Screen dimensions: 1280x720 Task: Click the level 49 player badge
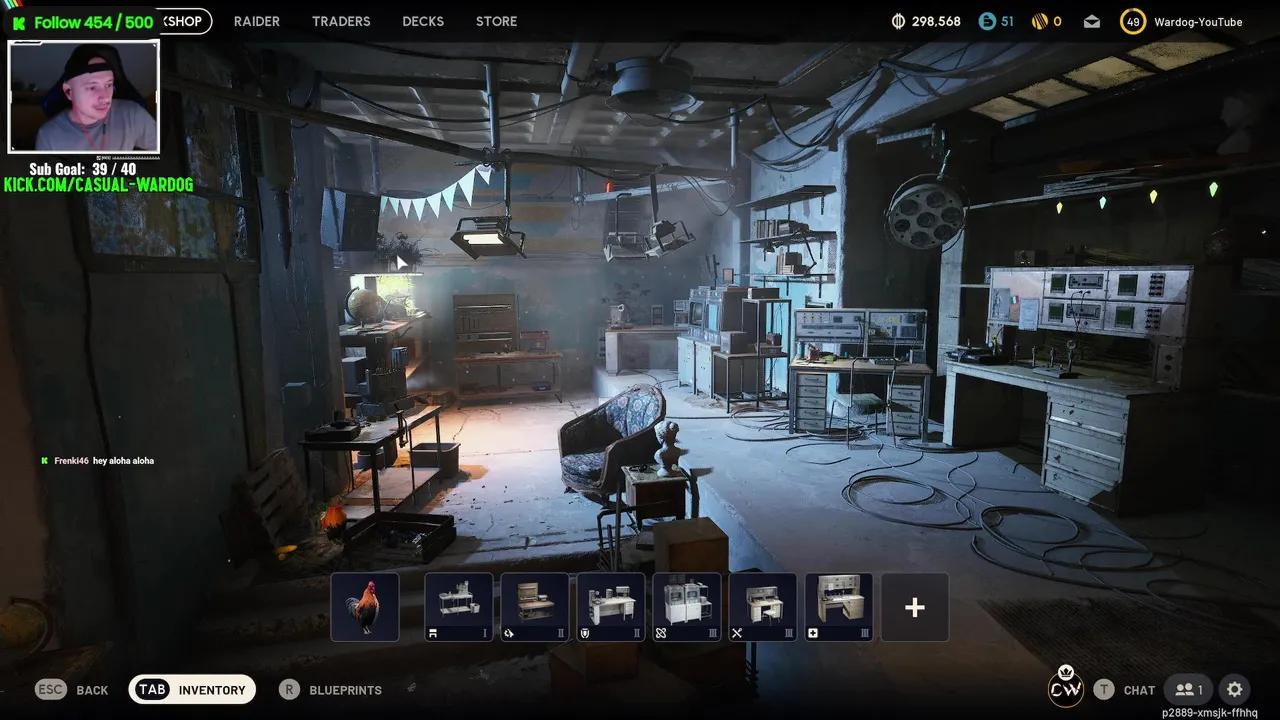1133,20
